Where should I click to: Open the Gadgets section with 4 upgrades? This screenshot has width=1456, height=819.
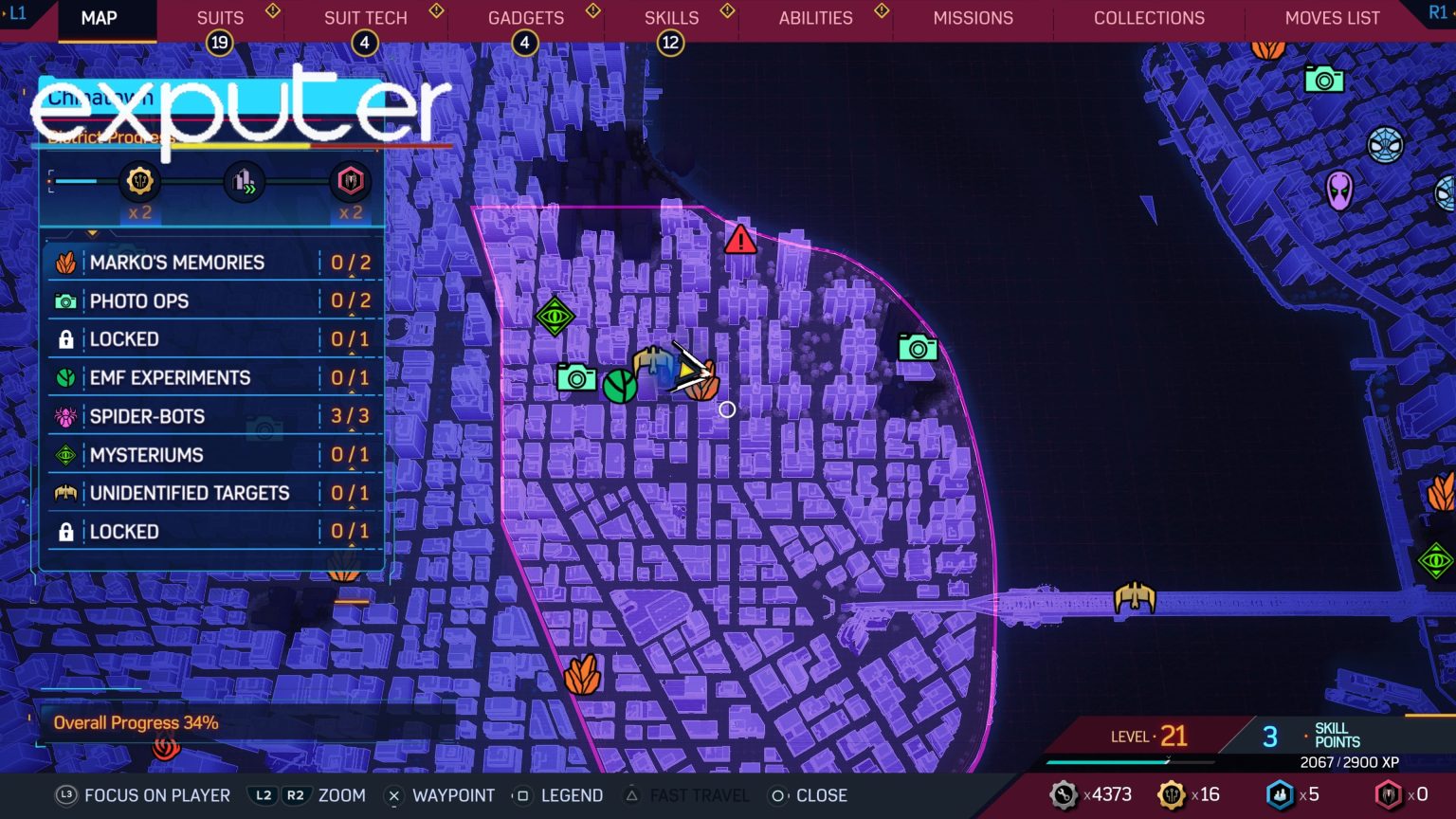525,17
